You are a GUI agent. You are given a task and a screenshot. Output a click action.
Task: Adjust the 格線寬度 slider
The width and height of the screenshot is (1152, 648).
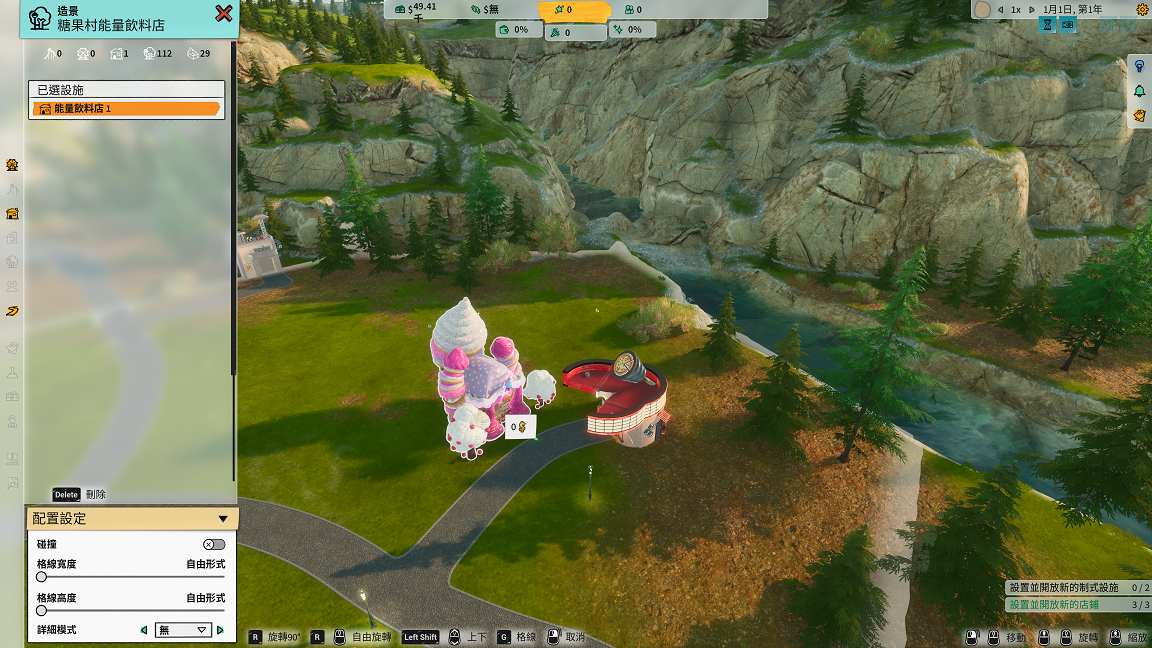[x=42, y=577]
